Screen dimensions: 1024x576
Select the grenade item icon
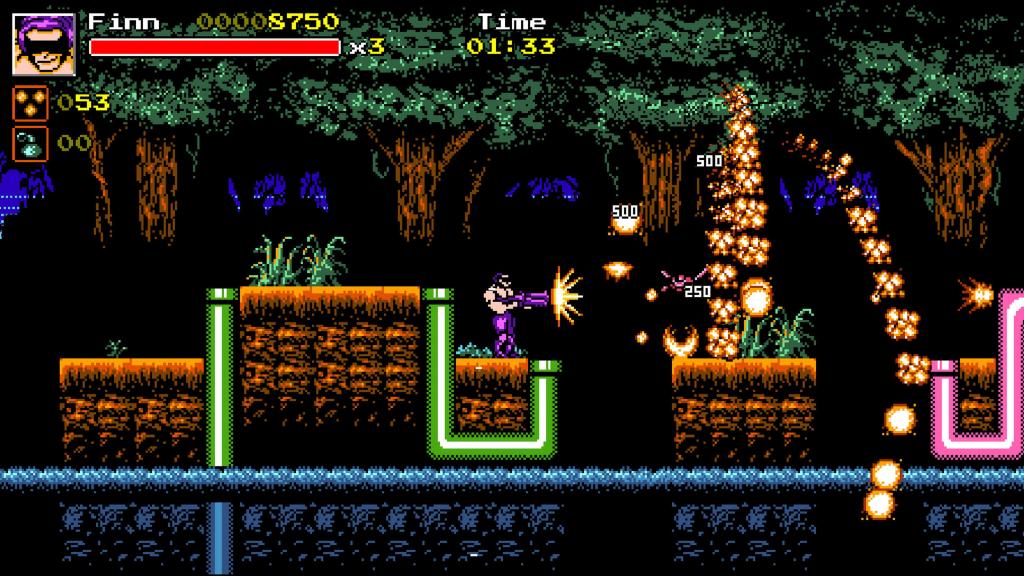click(x=30, y=144)
